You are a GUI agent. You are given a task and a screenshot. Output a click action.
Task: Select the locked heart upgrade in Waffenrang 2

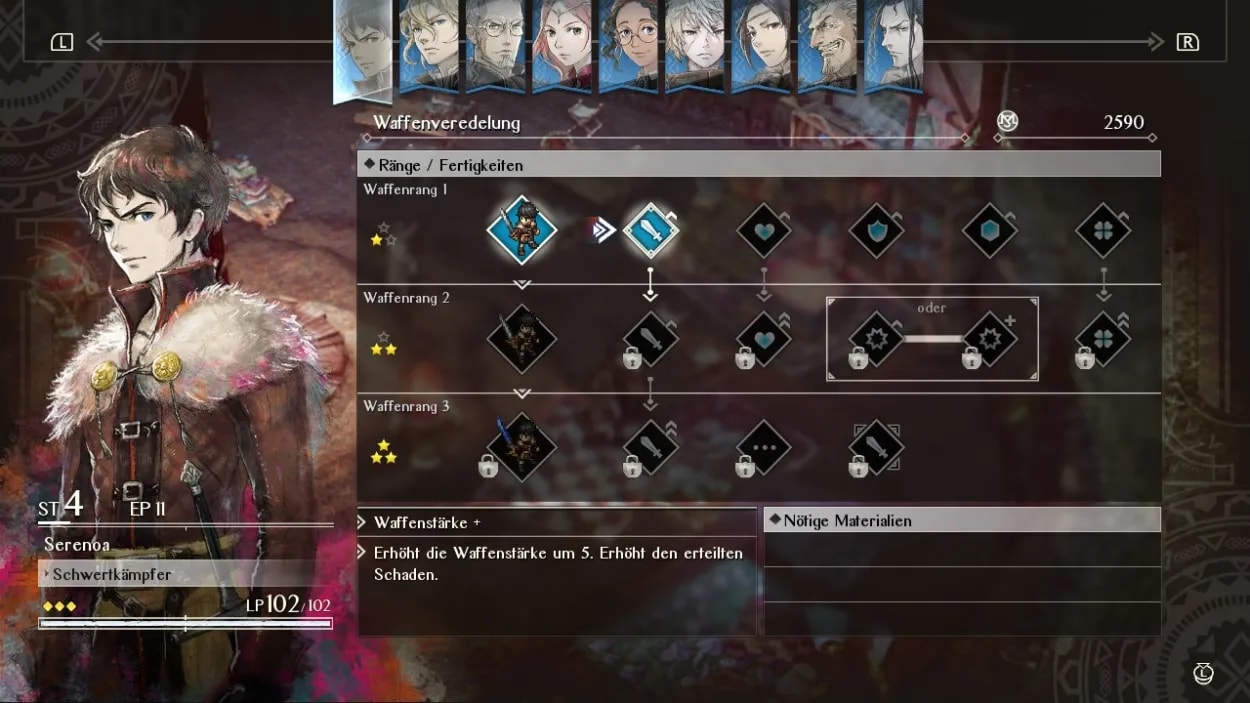764,339
